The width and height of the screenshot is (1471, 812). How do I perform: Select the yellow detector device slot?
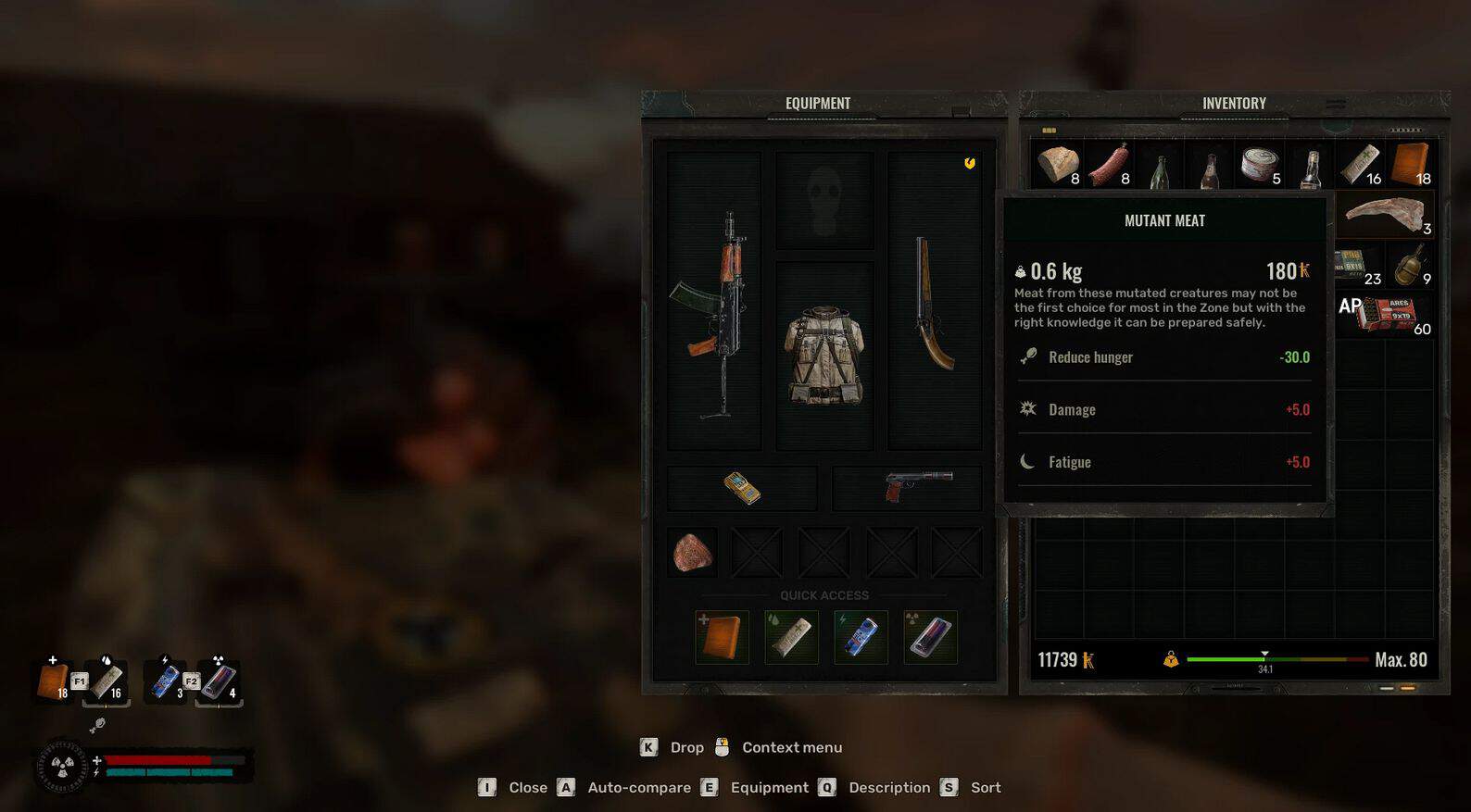coord(742,488)
